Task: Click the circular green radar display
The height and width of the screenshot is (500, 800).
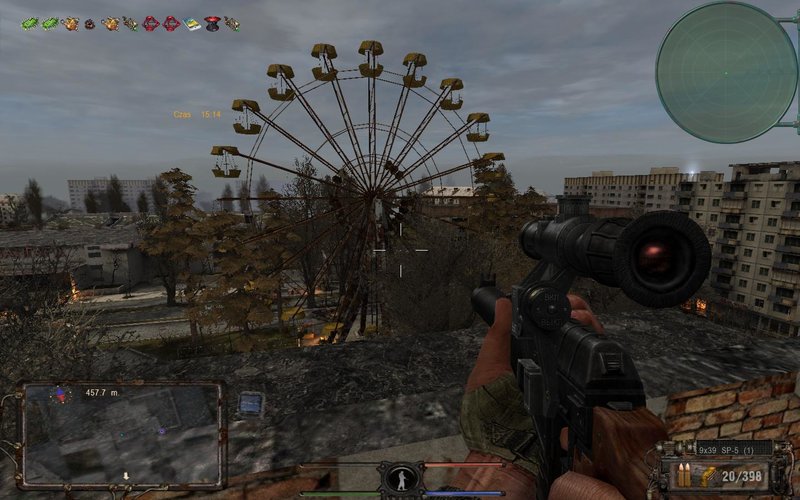Action: (726, 72)
